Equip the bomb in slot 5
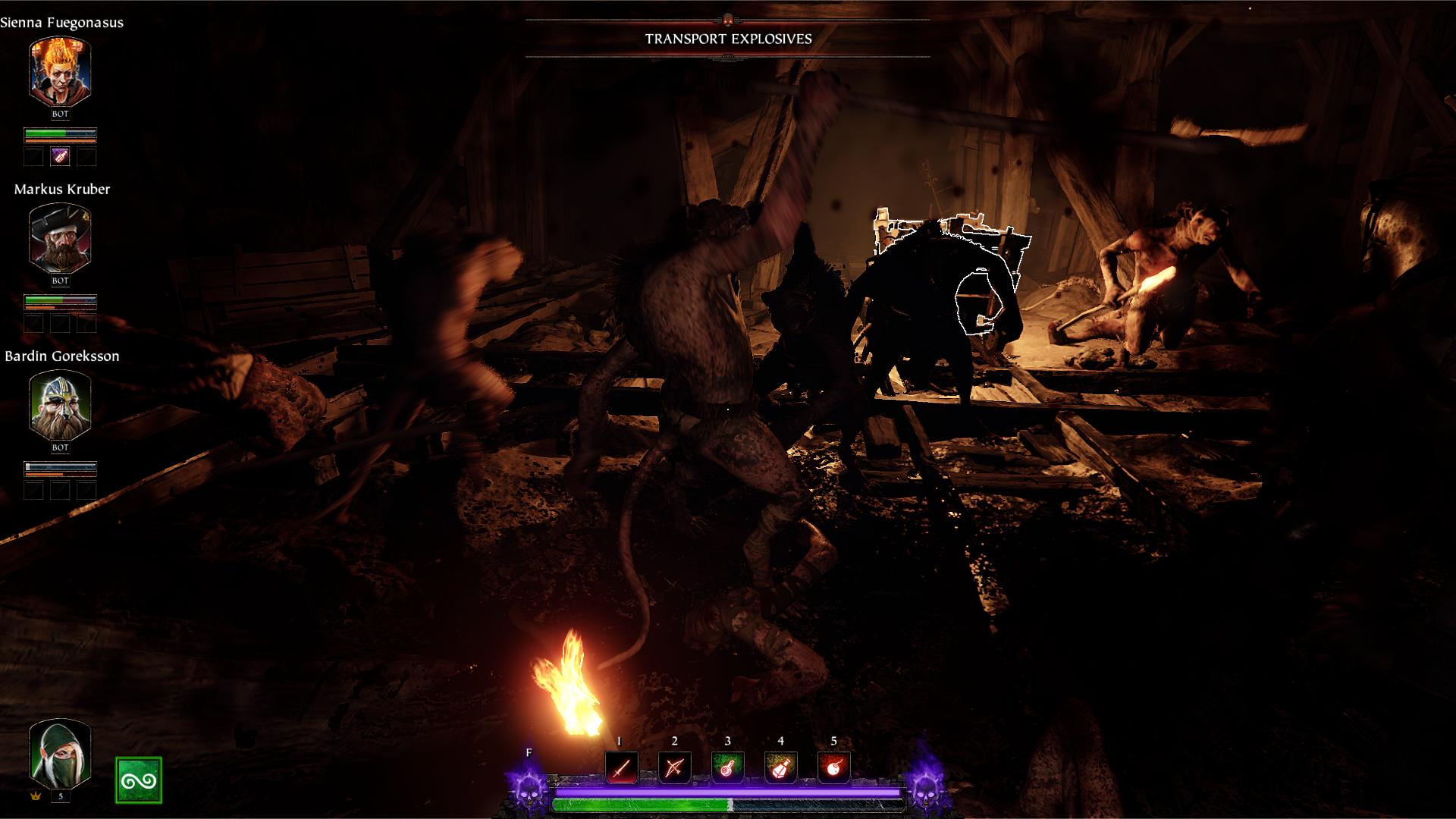Screen dimensions: 1456x819 click(833, 768)
